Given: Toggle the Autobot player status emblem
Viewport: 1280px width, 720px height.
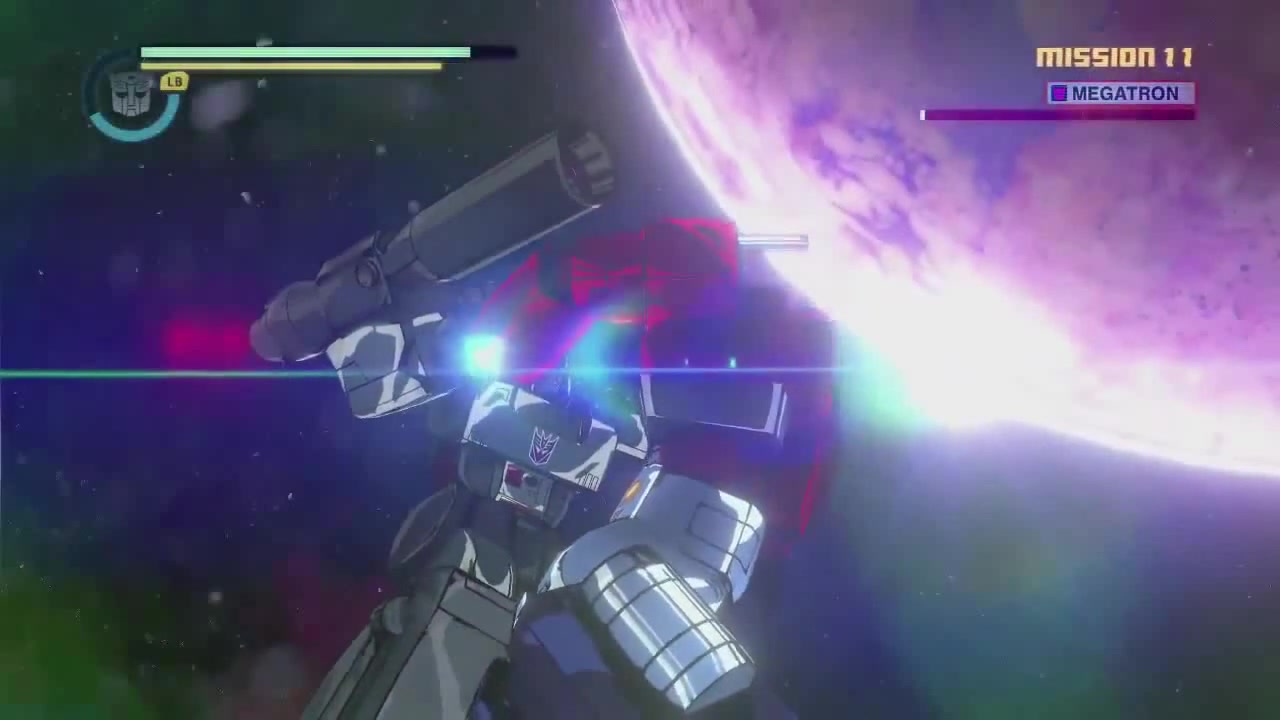Looking at the screenshot, I should (131, 97).
